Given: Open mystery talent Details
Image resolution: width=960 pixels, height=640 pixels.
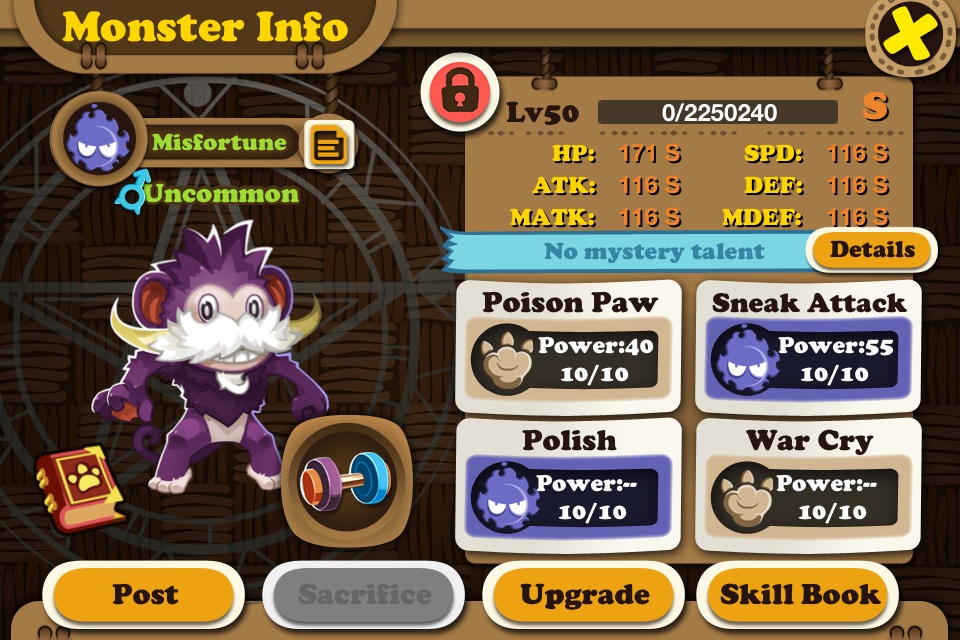Looking at the screenshot, I should pyautogui.click(x=871, y=250).
